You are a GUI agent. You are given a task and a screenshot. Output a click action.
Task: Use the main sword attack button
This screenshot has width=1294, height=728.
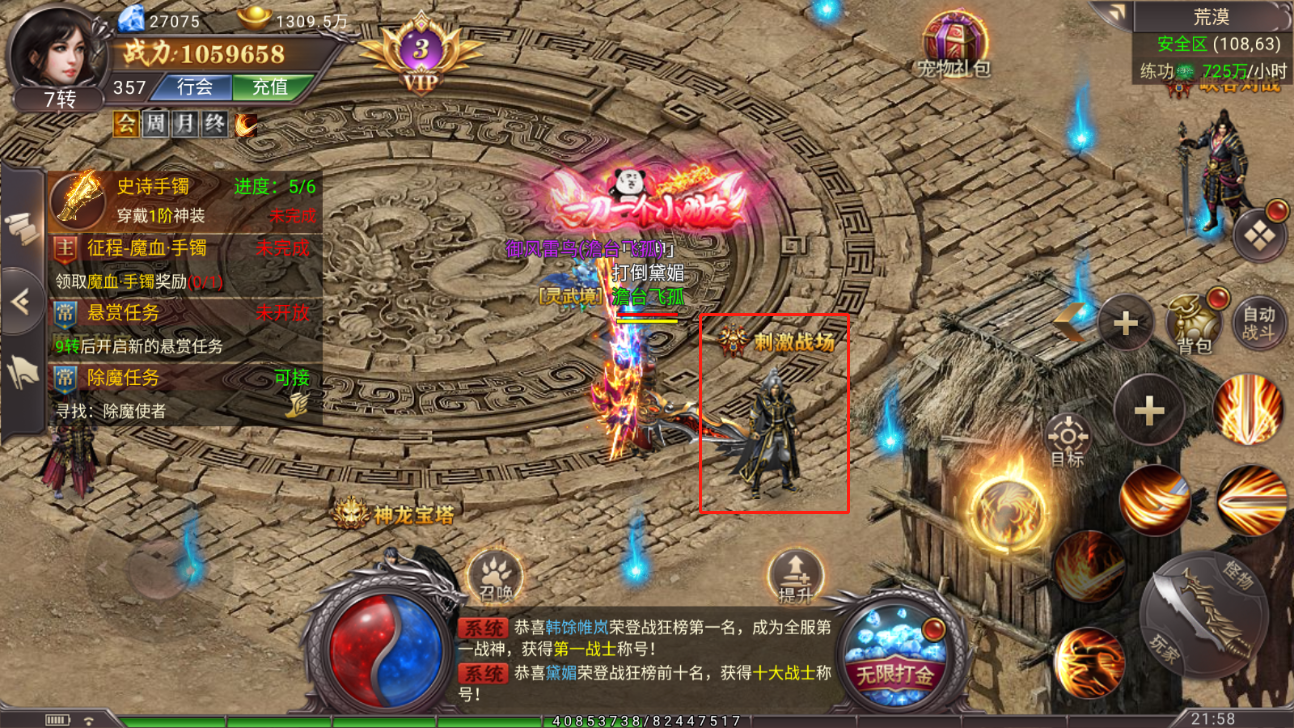[x=1208, y=610]
